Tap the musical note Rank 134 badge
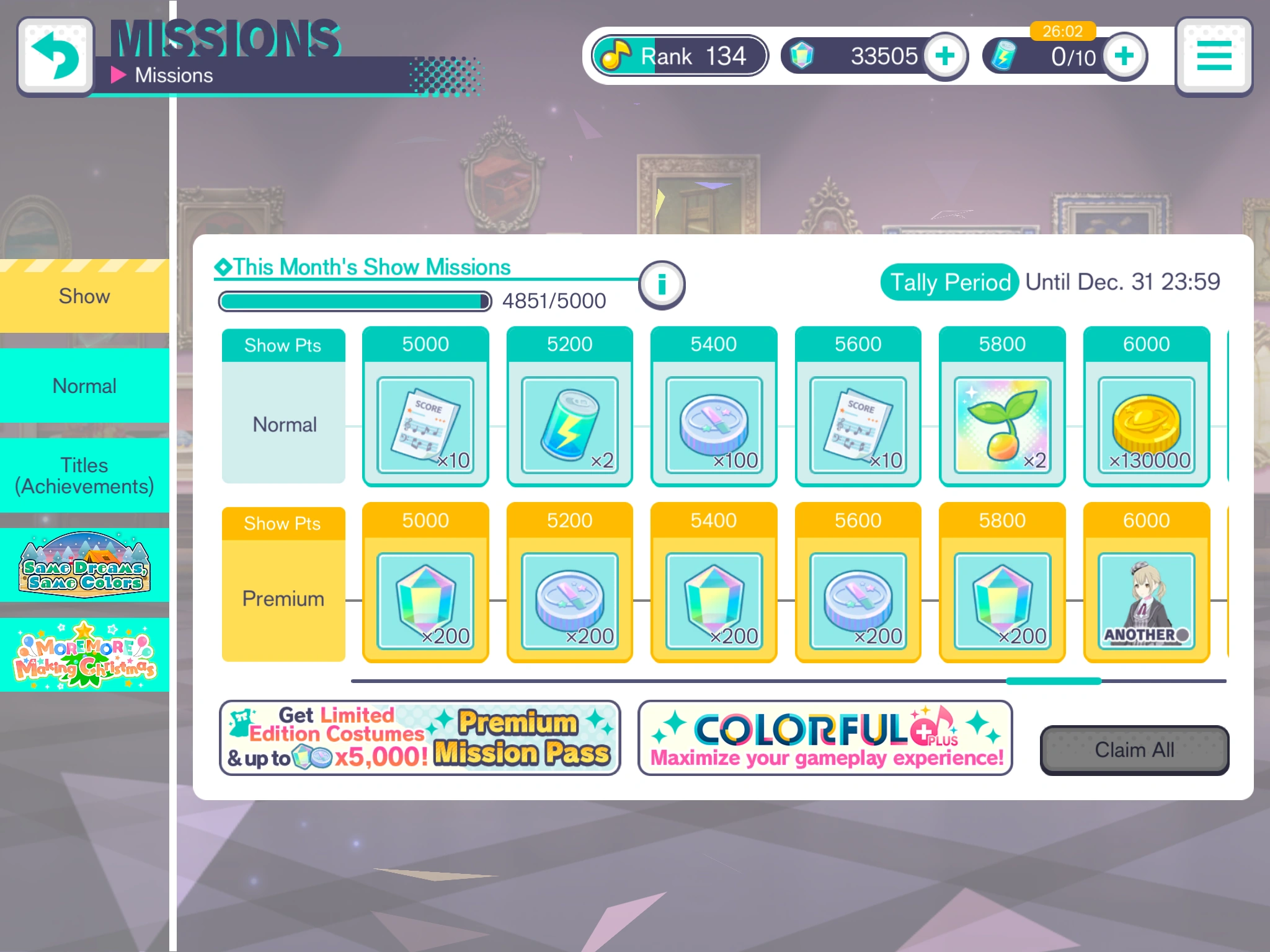The height and width of the screenshot is (952, 1270). coord(678,56)
